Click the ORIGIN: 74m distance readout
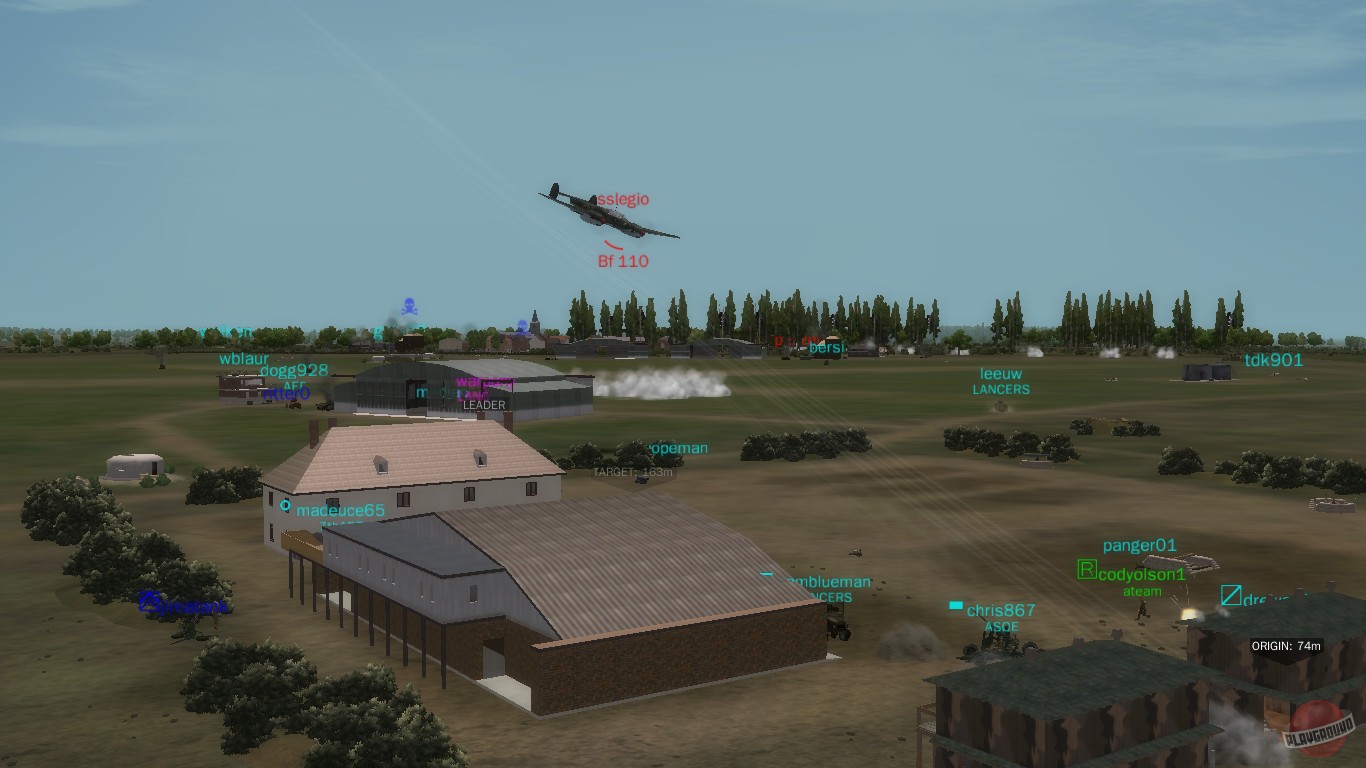Viewport: 1366px width, 768px height. (x=1288, y=646)
